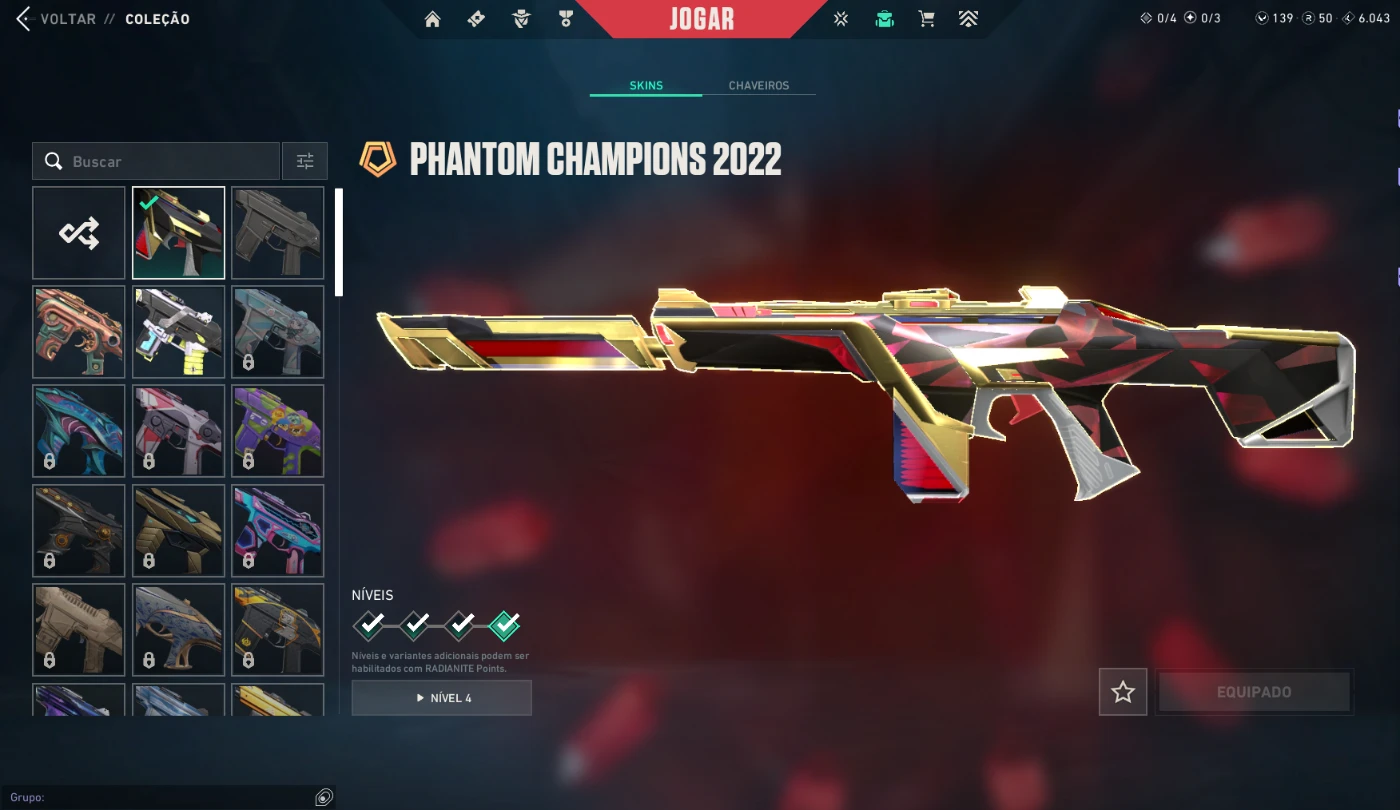Switch to the Chaveiros tab
The width and height of the screenshot is (1400, 810).
click(x=758, y=86)
